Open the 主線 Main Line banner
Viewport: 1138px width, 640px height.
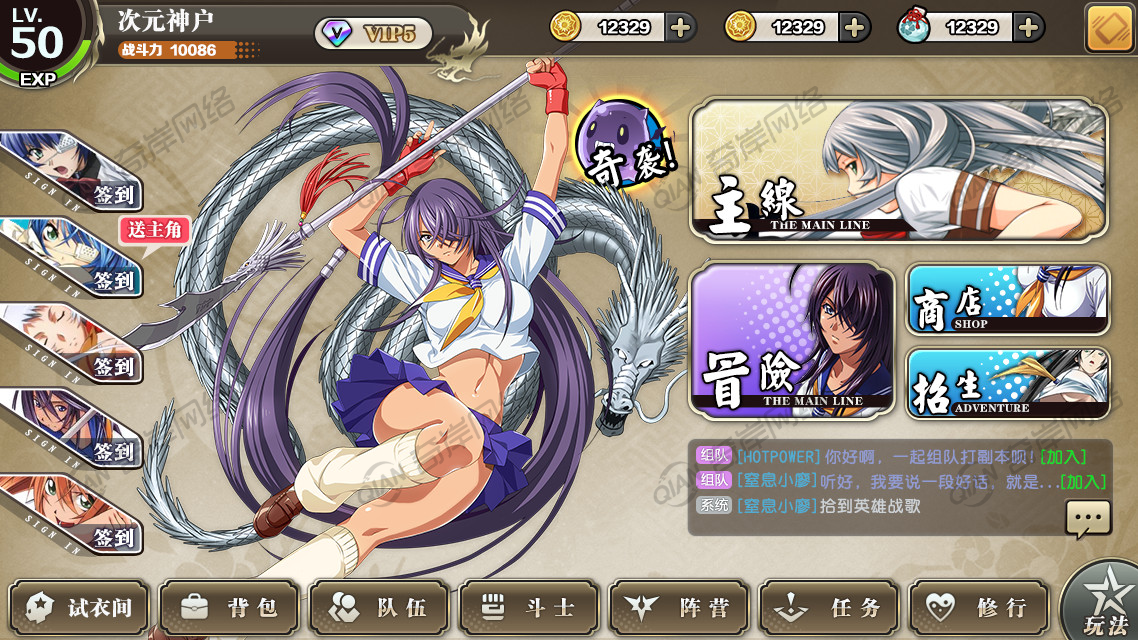pos(898,170)
